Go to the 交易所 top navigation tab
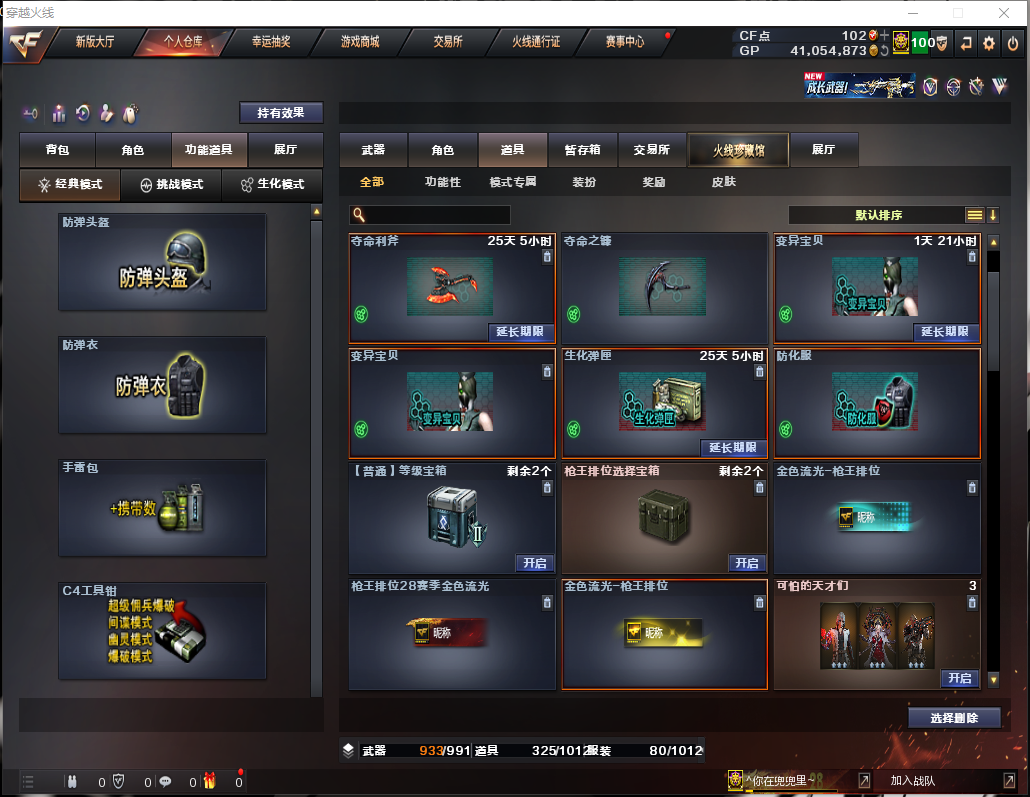 [x=447, y=42]
